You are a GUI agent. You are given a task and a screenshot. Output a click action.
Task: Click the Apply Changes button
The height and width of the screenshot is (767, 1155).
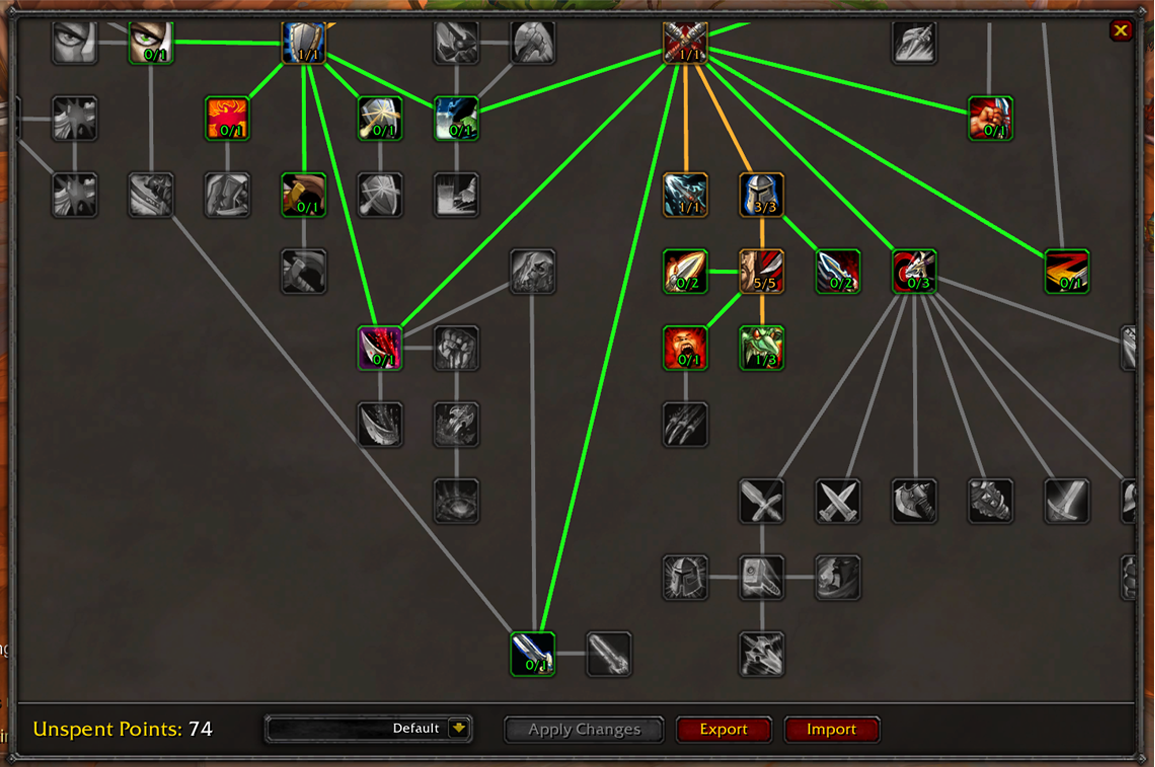click(x=584, y=729)
